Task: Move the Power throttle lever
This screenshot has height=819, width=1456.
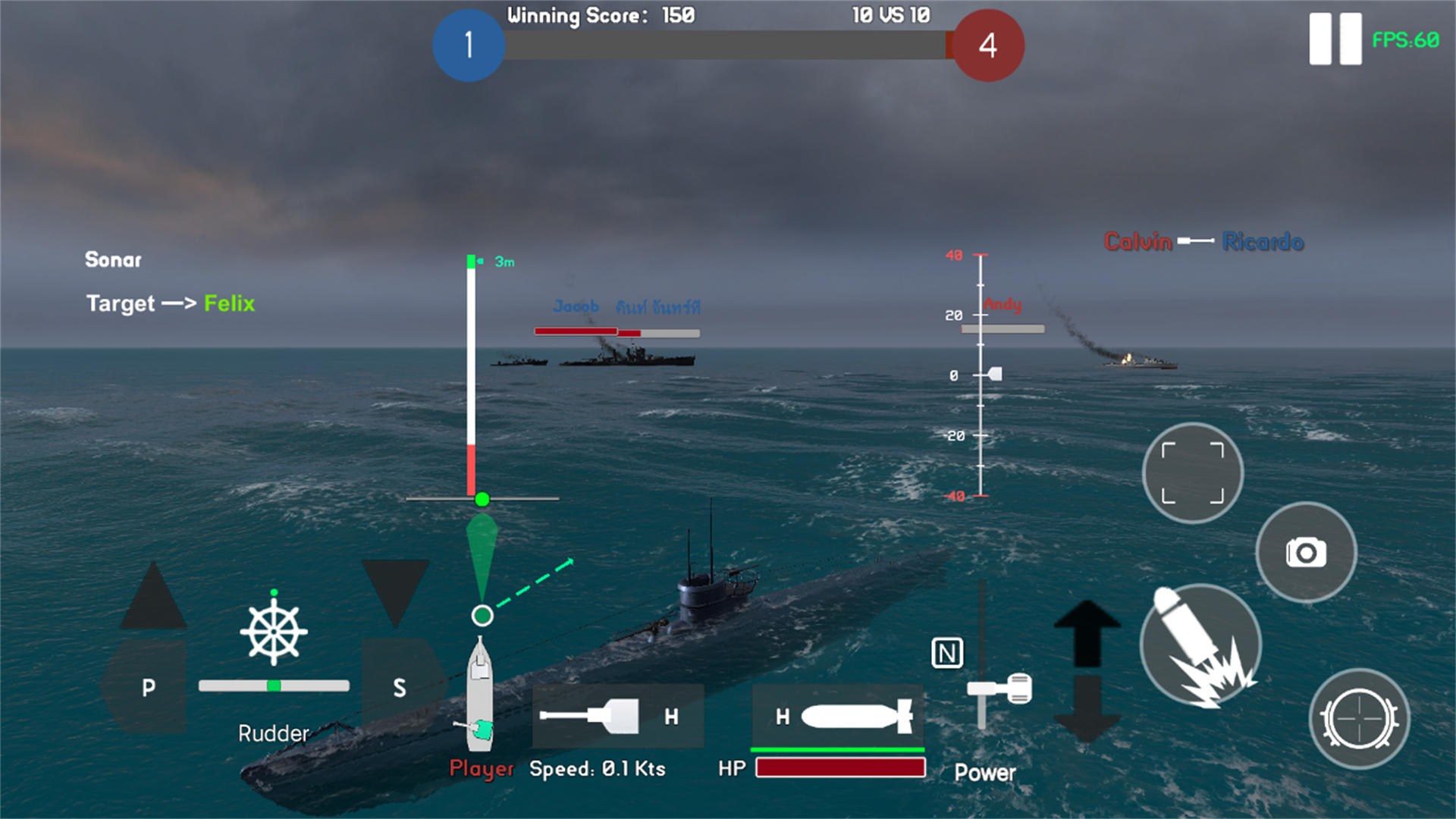Action: pos(999,689)
